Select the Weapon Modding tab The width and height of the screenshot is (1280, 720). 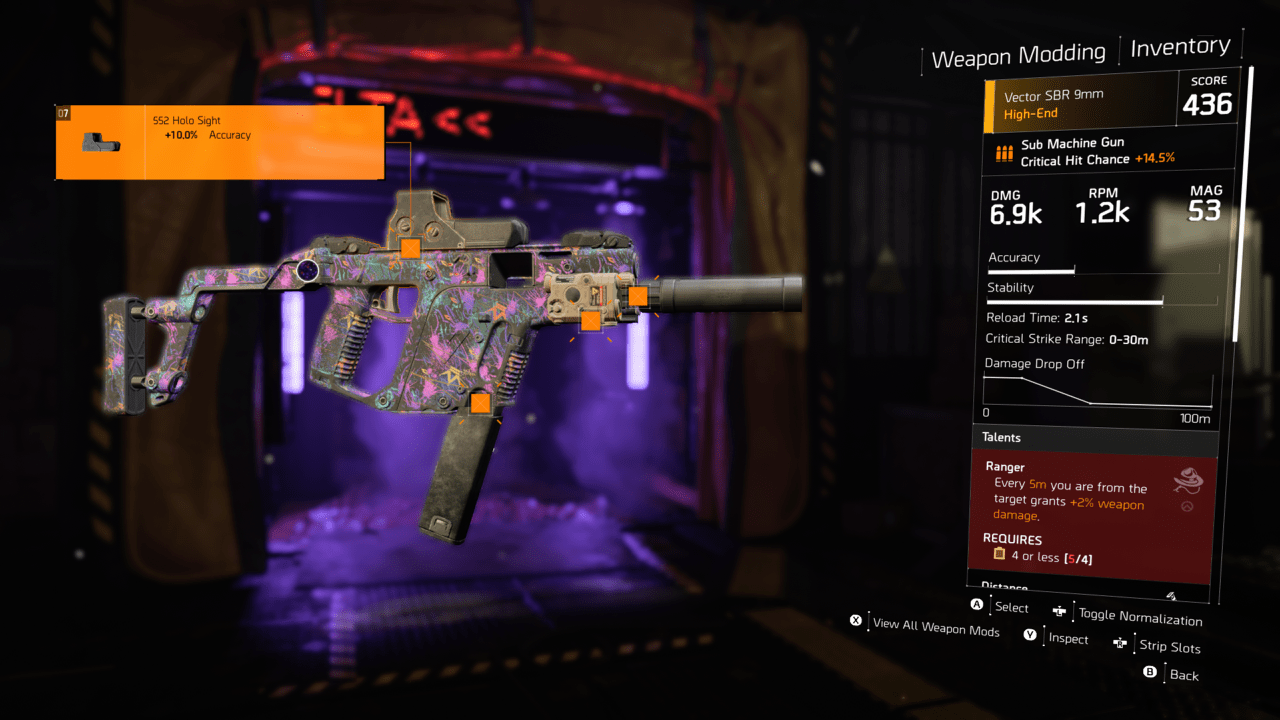1019,52
